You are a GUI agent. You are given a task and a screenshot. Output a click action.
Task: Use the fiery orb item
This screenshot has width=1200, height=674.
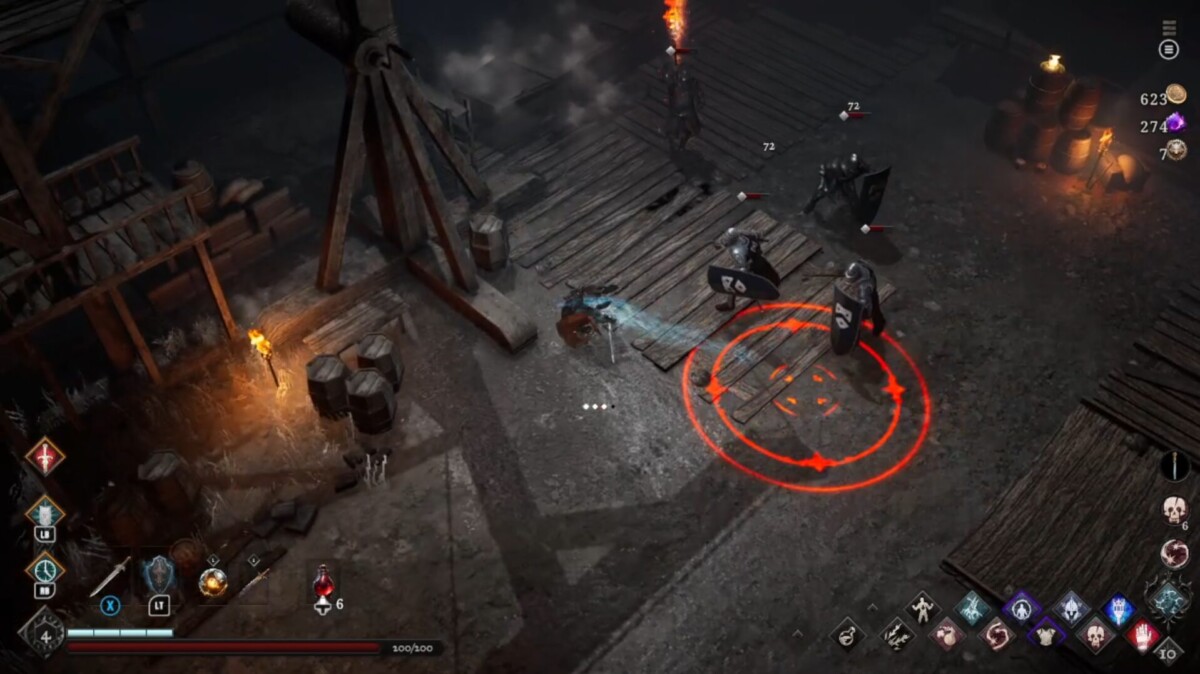[212, 581]
